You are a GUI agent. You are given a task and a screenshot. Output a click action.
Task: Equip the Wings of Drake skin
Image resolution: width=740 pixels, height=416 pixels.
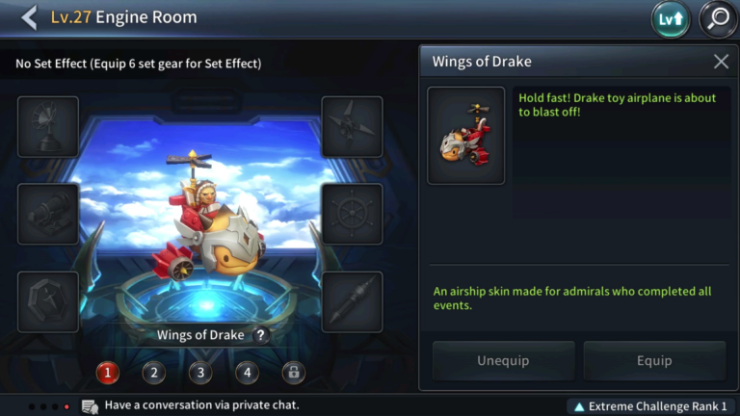click(x=654, y=360)
